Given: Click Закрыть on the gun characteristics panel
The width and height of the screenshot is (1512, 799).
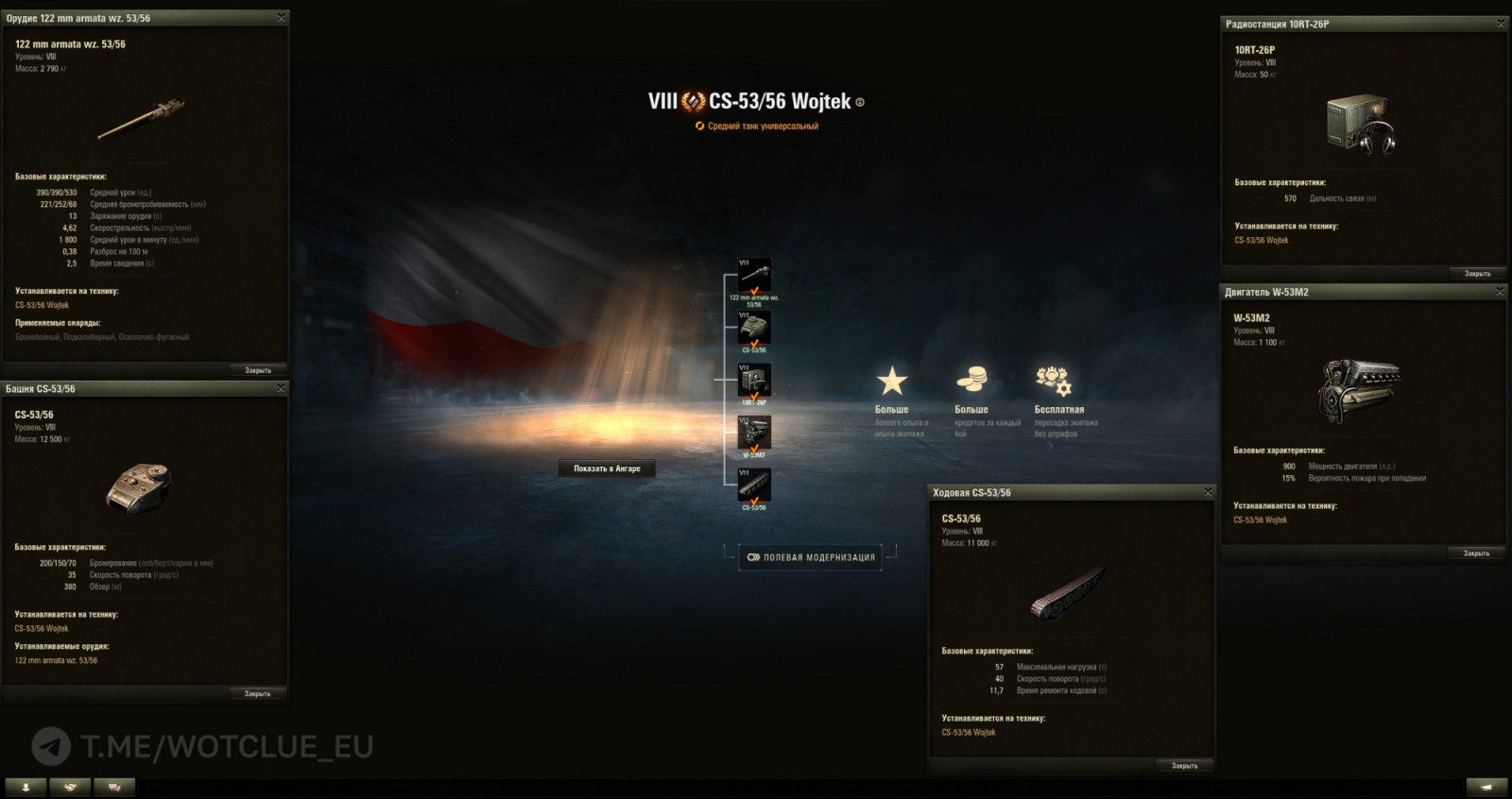Looking at the screenshot, I should pos(256,368).
